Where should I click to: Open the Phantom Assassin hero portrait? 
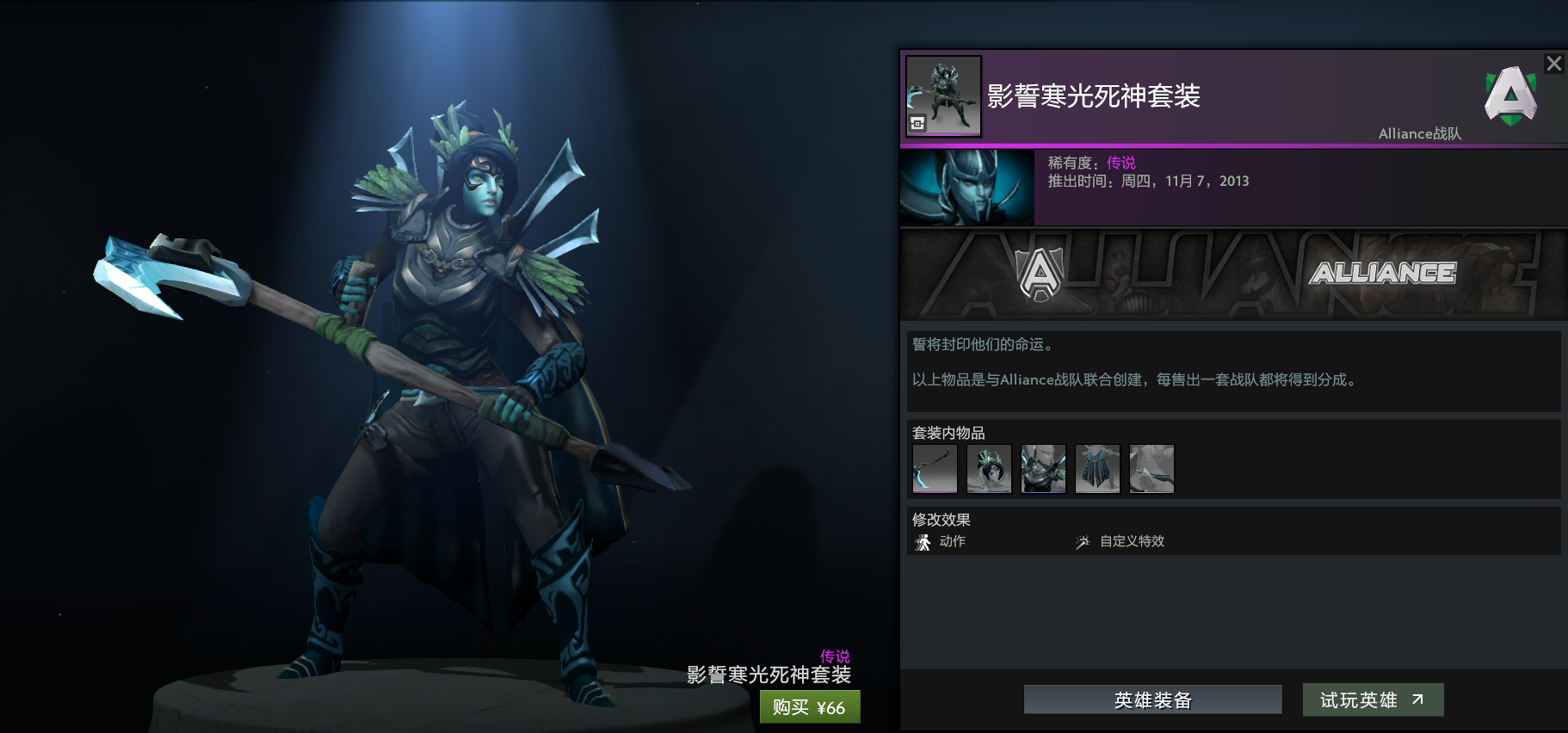966,186
